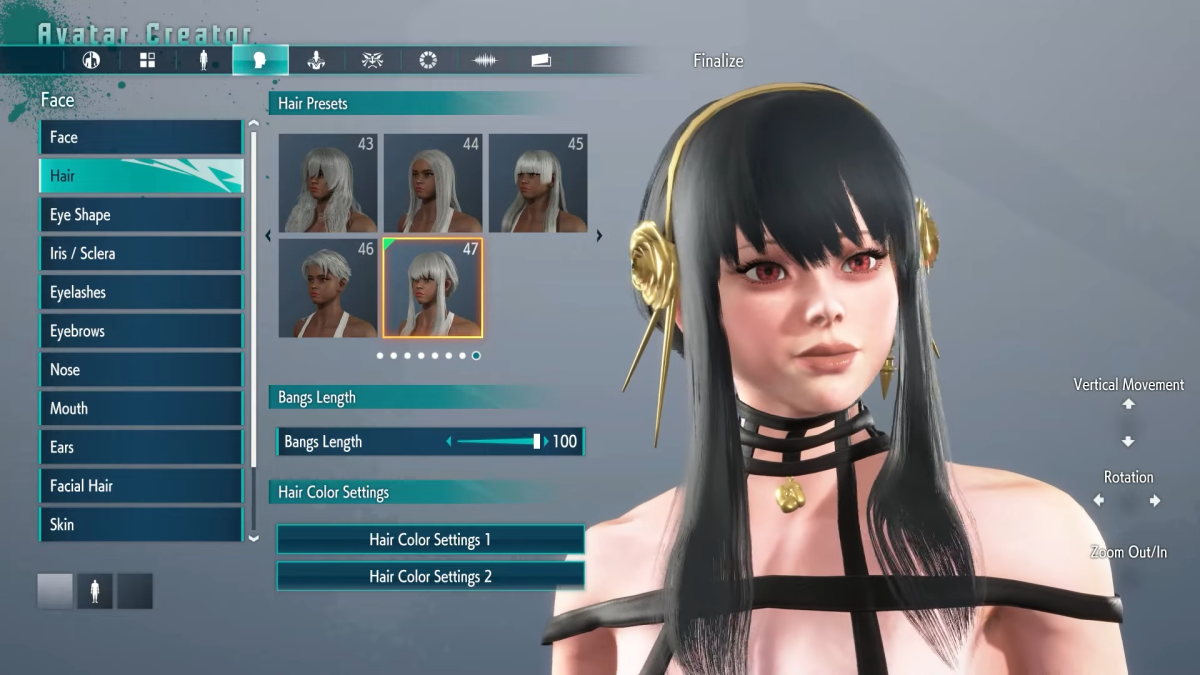1200x675 pixels.
Task: Select Facial Hair from the menu
Action: [140, 486]
